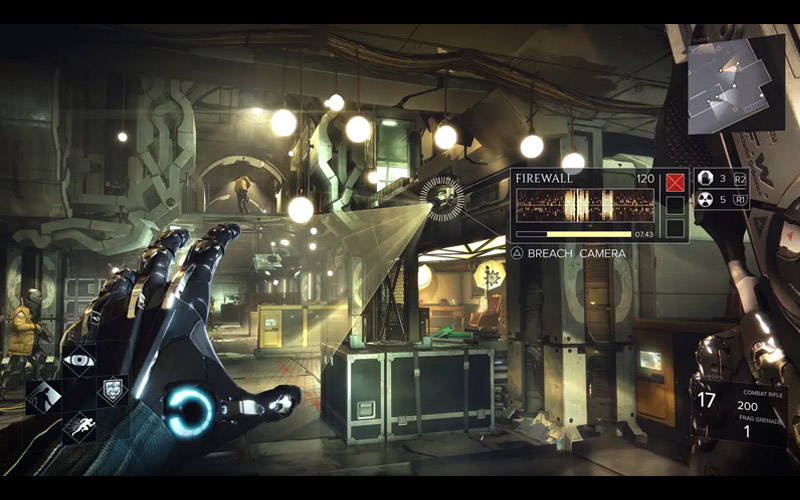The width and height of the screenshot is (800, 500).
Task: Select the red crossed firewall slot
Action: pyautogui.click(x=676, y=182)
